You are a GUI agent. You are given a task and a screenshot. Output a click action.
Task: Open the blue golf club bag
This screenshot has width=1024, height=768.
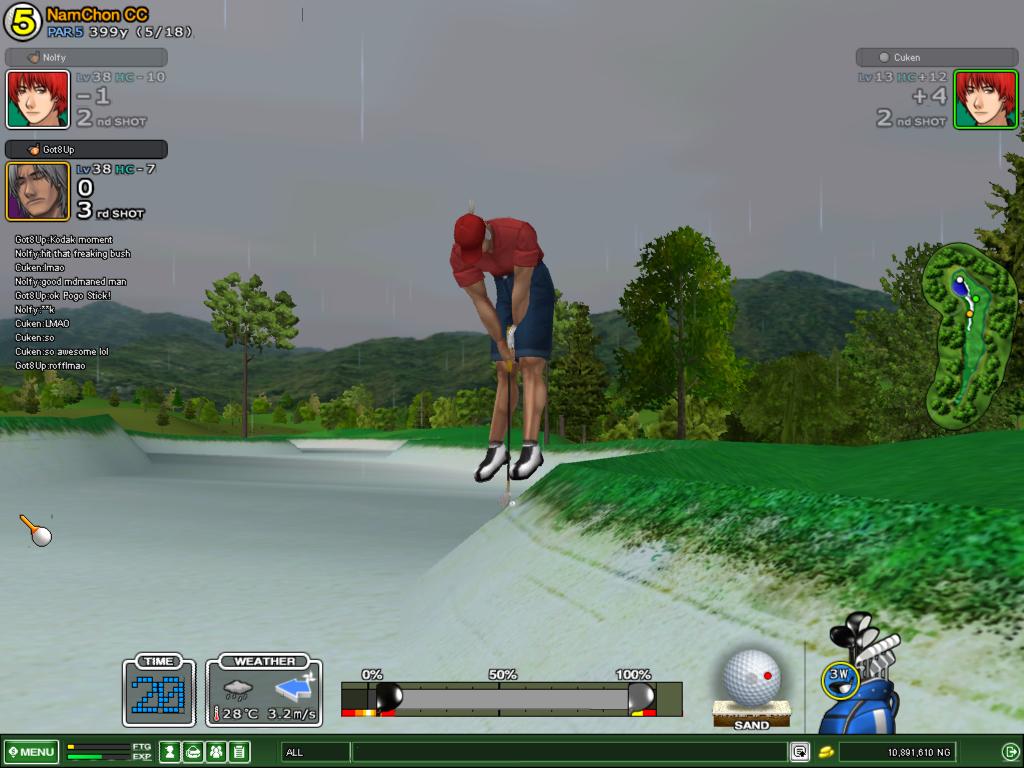862,690
